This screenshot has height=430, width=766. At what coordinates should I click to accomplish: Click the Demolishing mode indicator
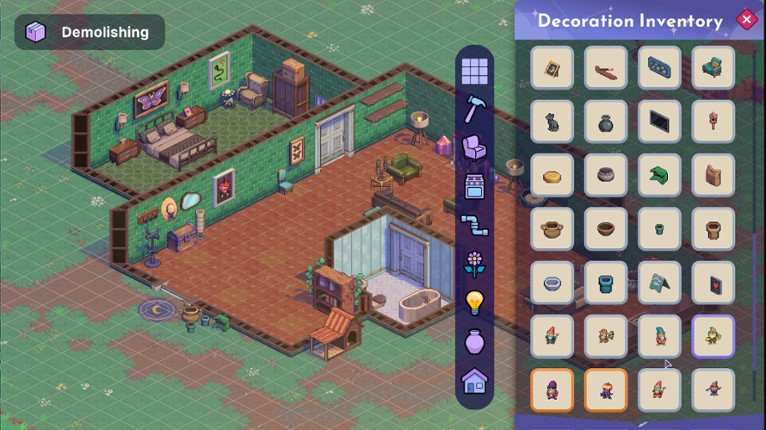[x=90, y=32]
